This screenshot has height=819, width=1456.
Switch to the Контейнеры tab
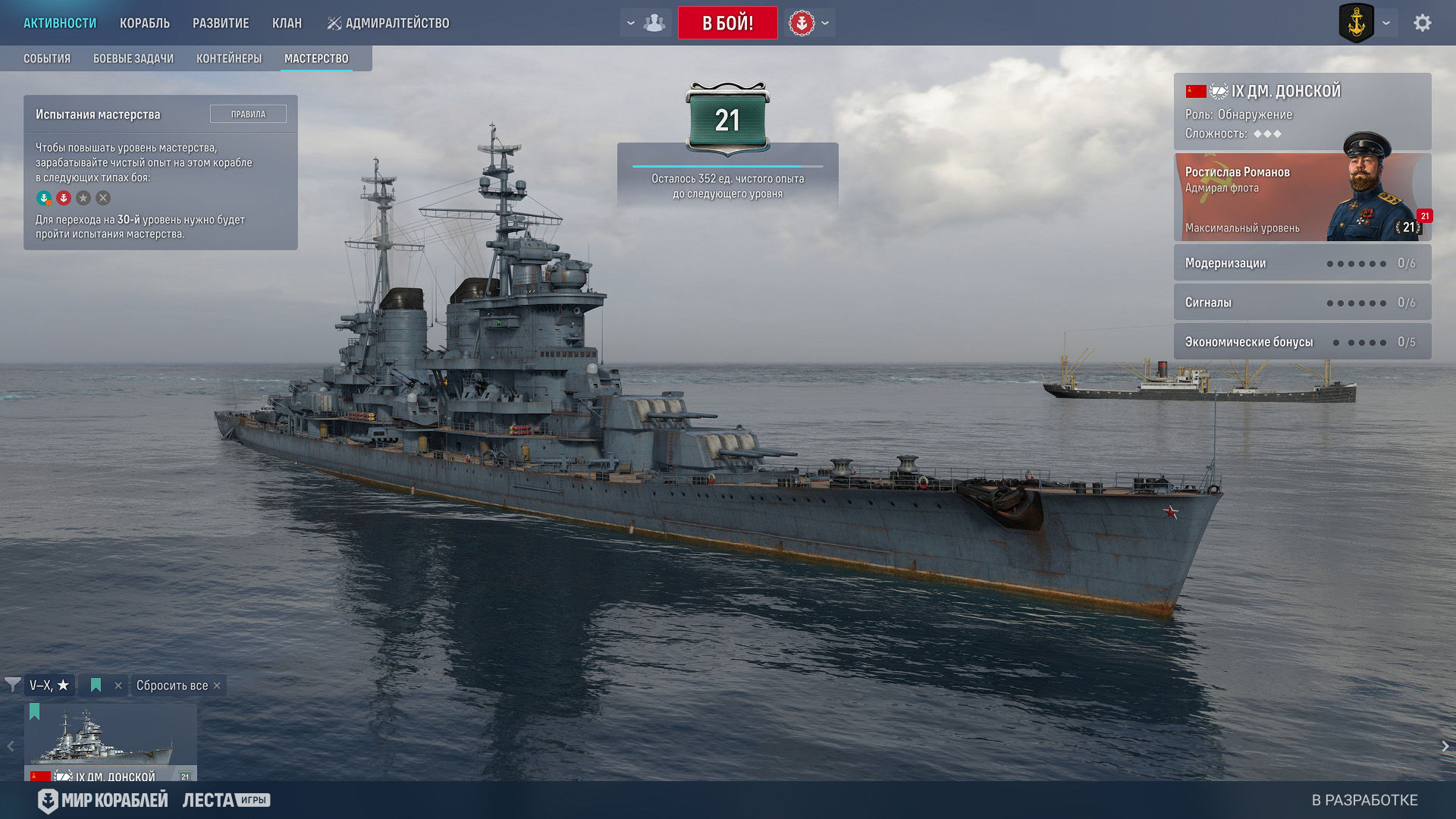[229, 58]
